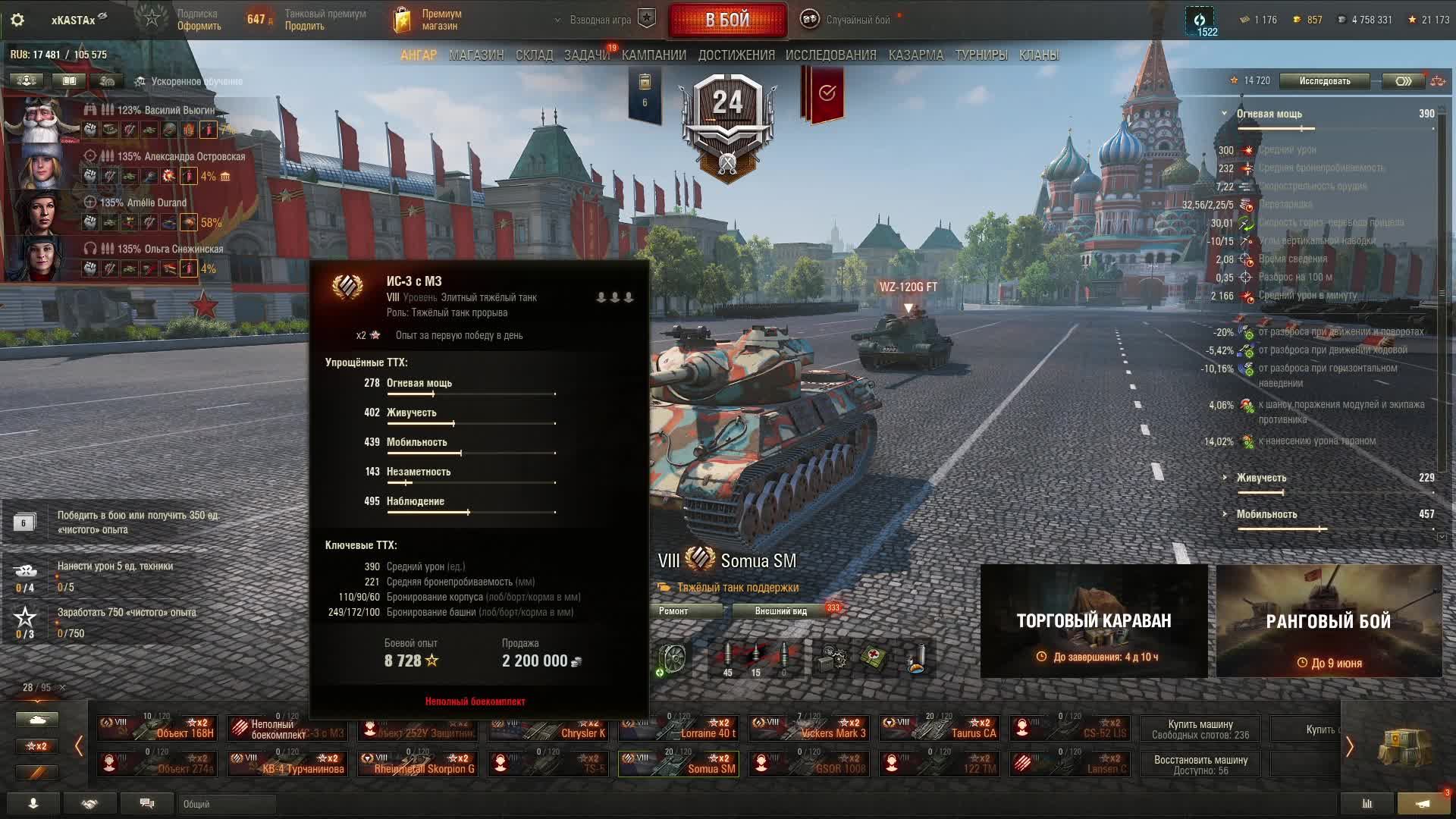The image size is (1456, 819).
Task: Open the Случайный бой mode selector
Action: pyautogui.click(x=857, y=20)
